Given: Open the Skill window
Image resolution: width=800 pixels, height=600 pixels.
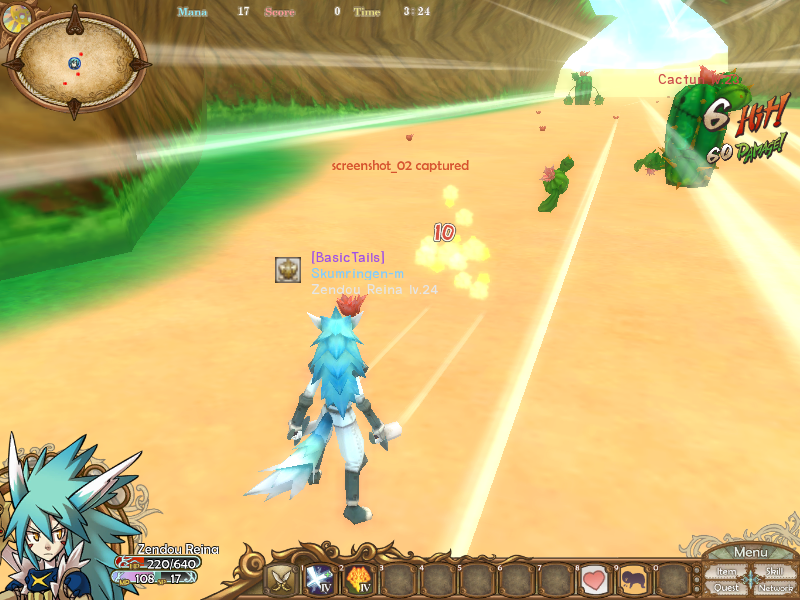Looking at the screenshot, I should point(775,572).
